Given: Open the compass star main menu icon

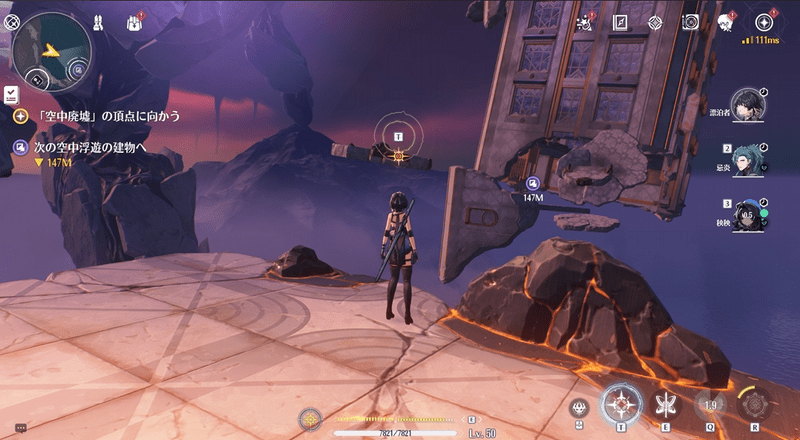Looking at the screenshot, I should pyautogui.click(x=765, y=21).
